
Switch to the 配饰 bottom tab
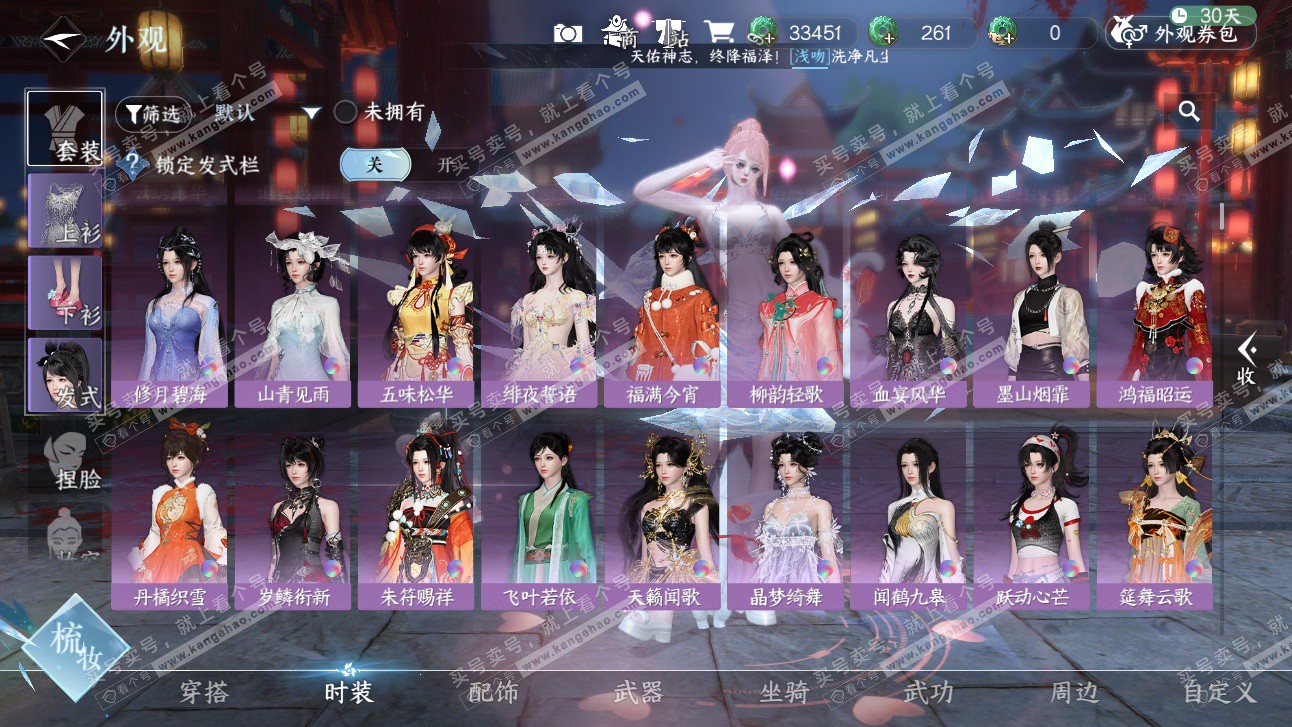point(493,691)
